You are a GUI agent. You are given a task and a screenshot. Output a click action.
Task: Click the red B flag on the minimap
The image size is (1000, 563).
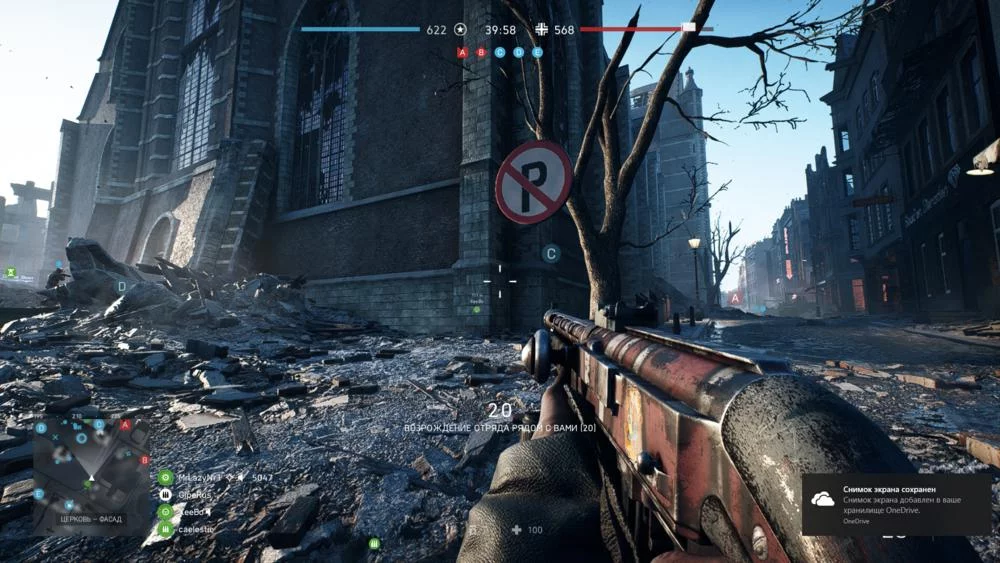[x=144, y=460]
